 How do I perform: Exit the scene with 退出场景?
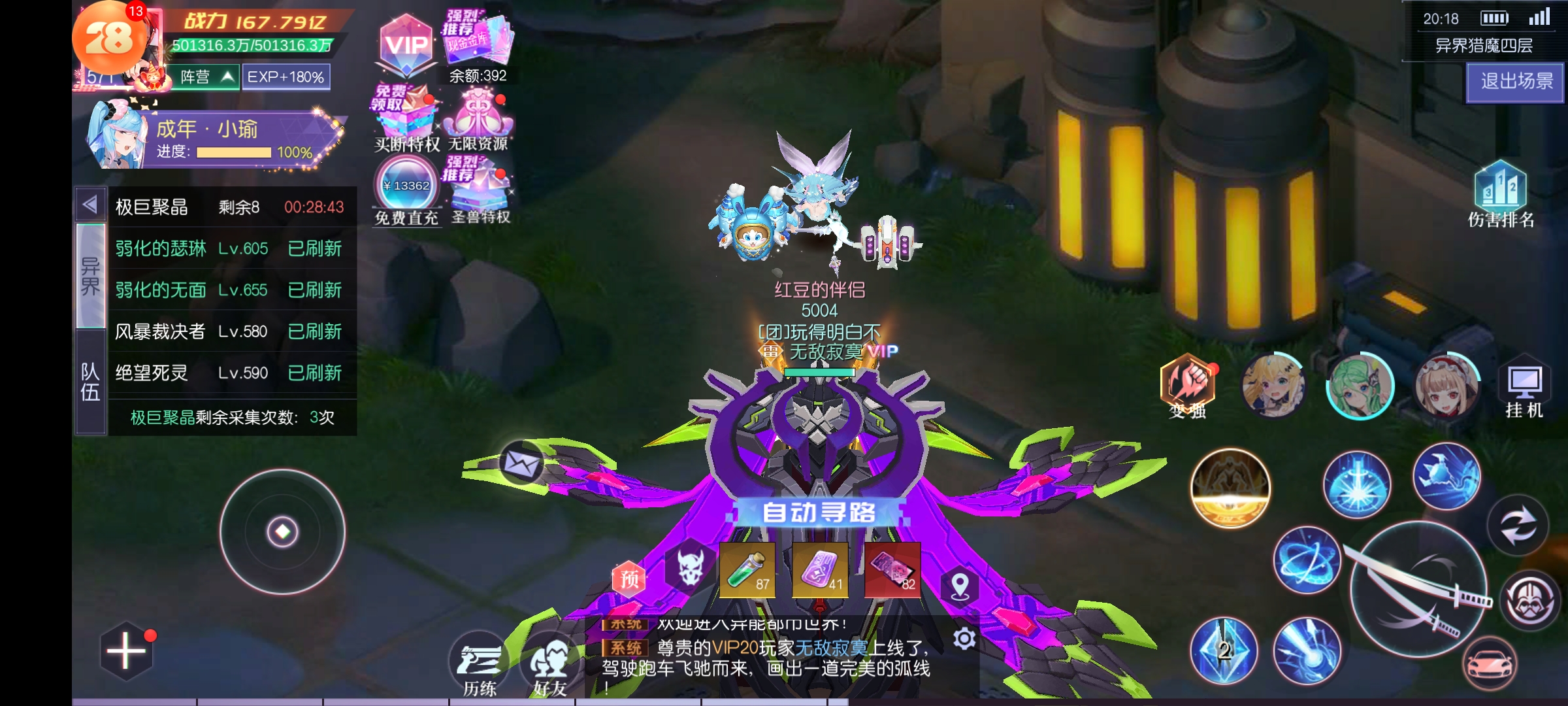click(1515, 82)
